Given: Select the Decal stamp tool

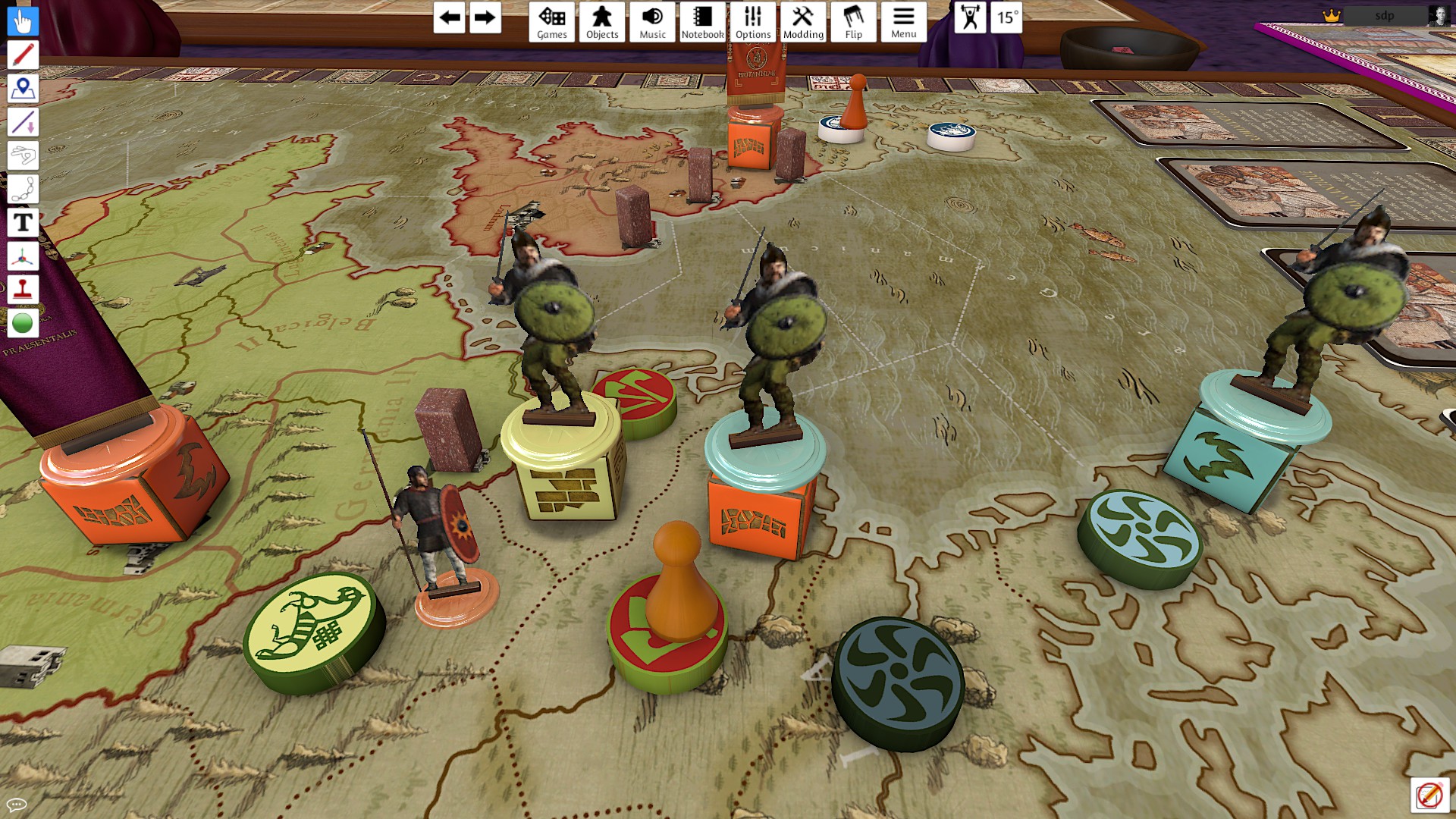Looking at the screenshot, I should pyautogui.click(x=23, y=289).
